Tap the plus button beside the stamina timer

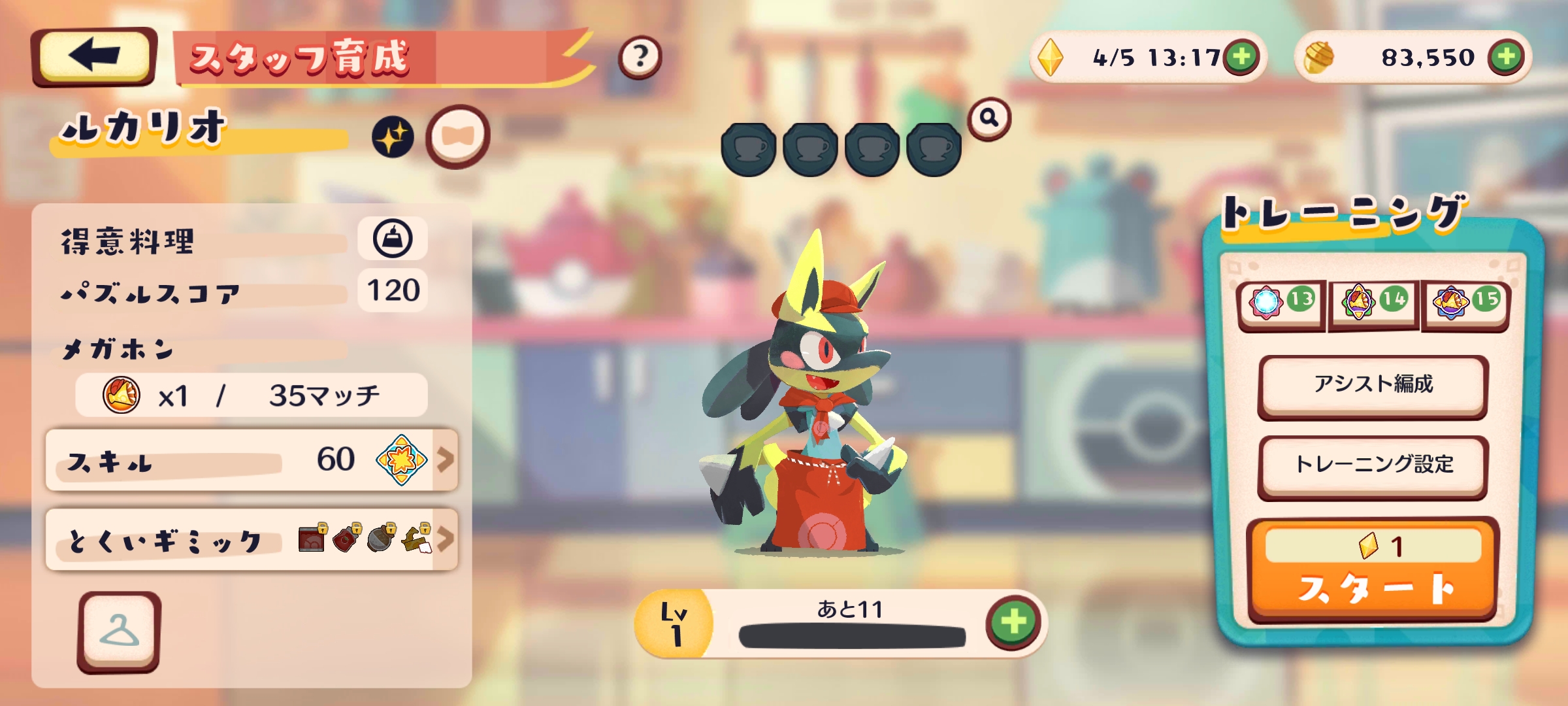click(1241, 58)
